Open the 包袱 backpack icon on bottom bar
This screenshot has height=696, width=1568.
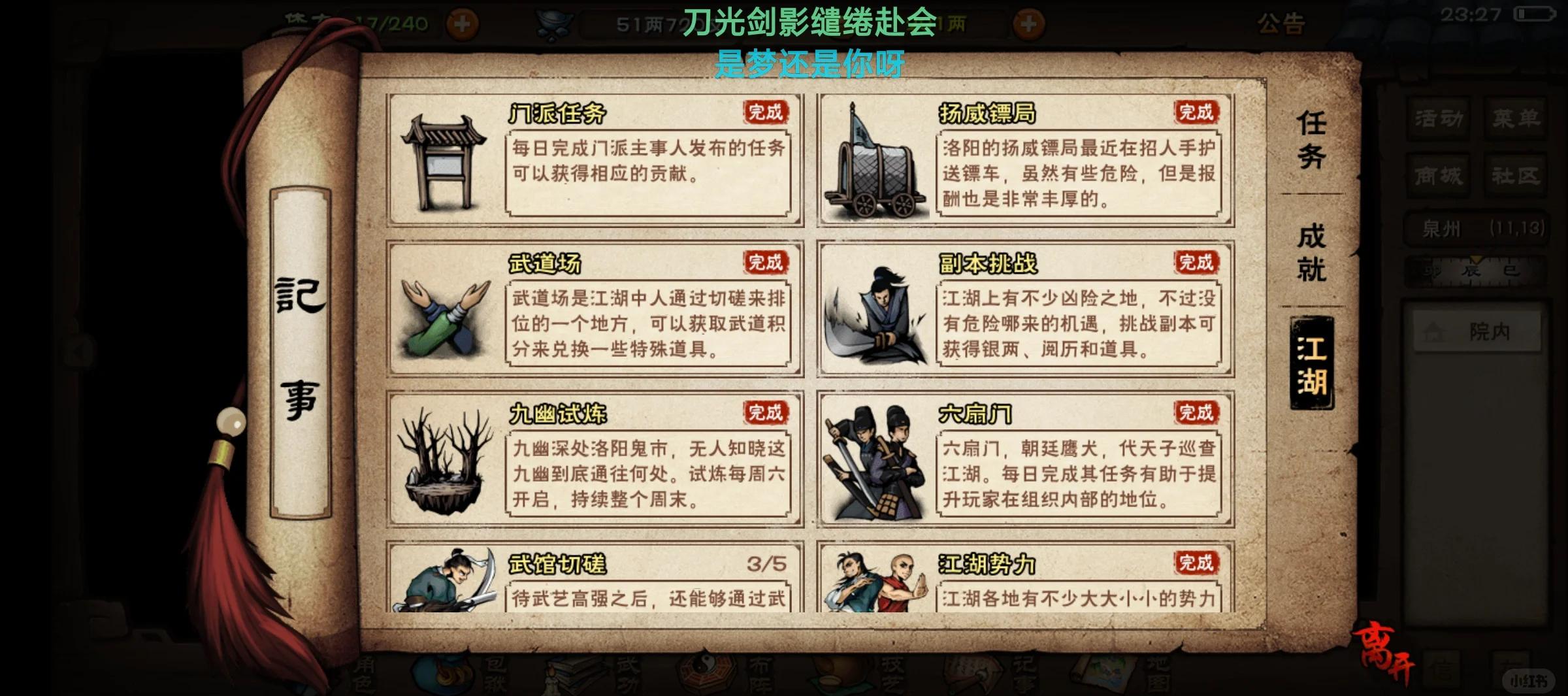tap(441, 673)
